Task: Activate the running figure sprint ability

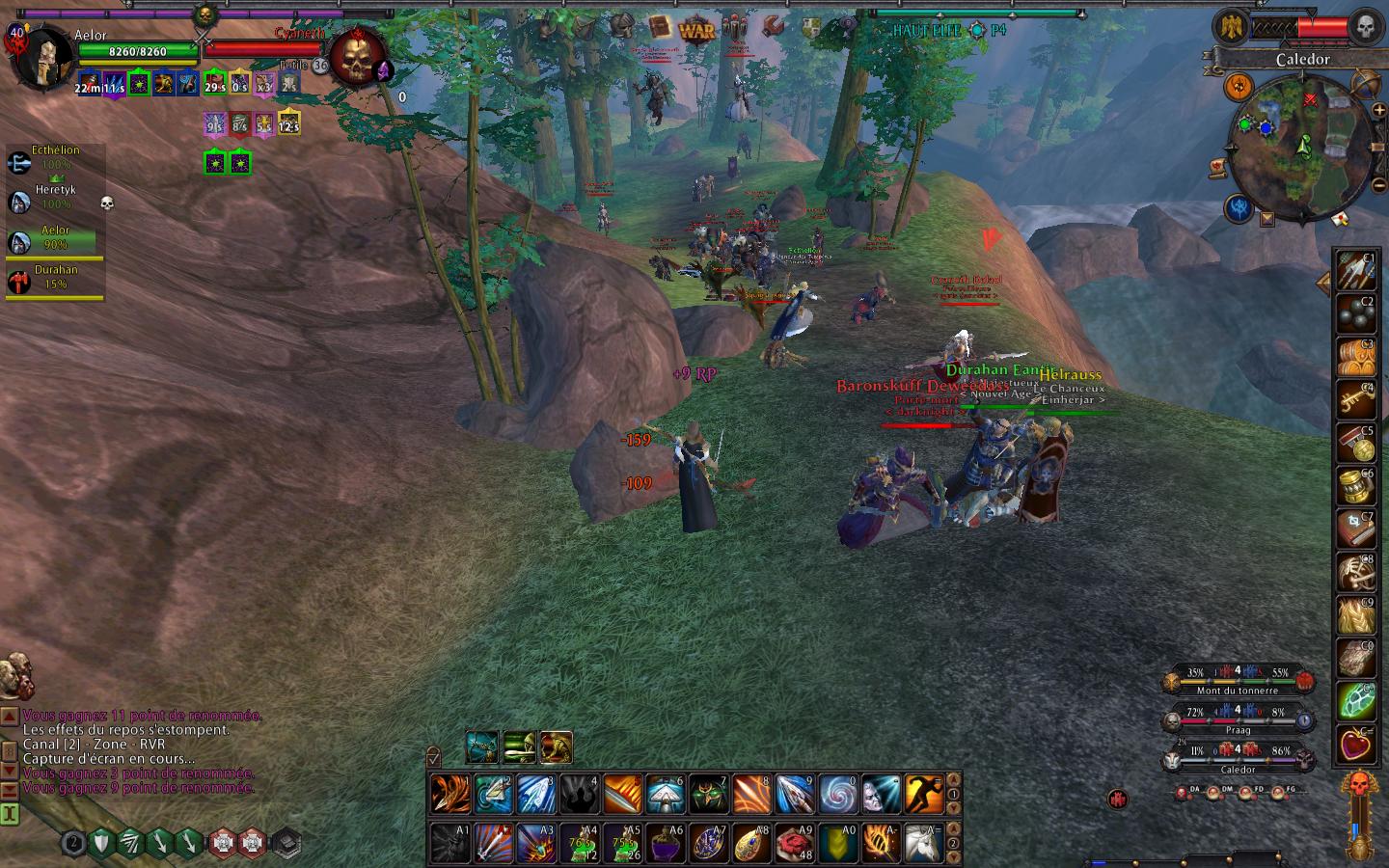Action: pyautogui.click(x=924, y=794)
